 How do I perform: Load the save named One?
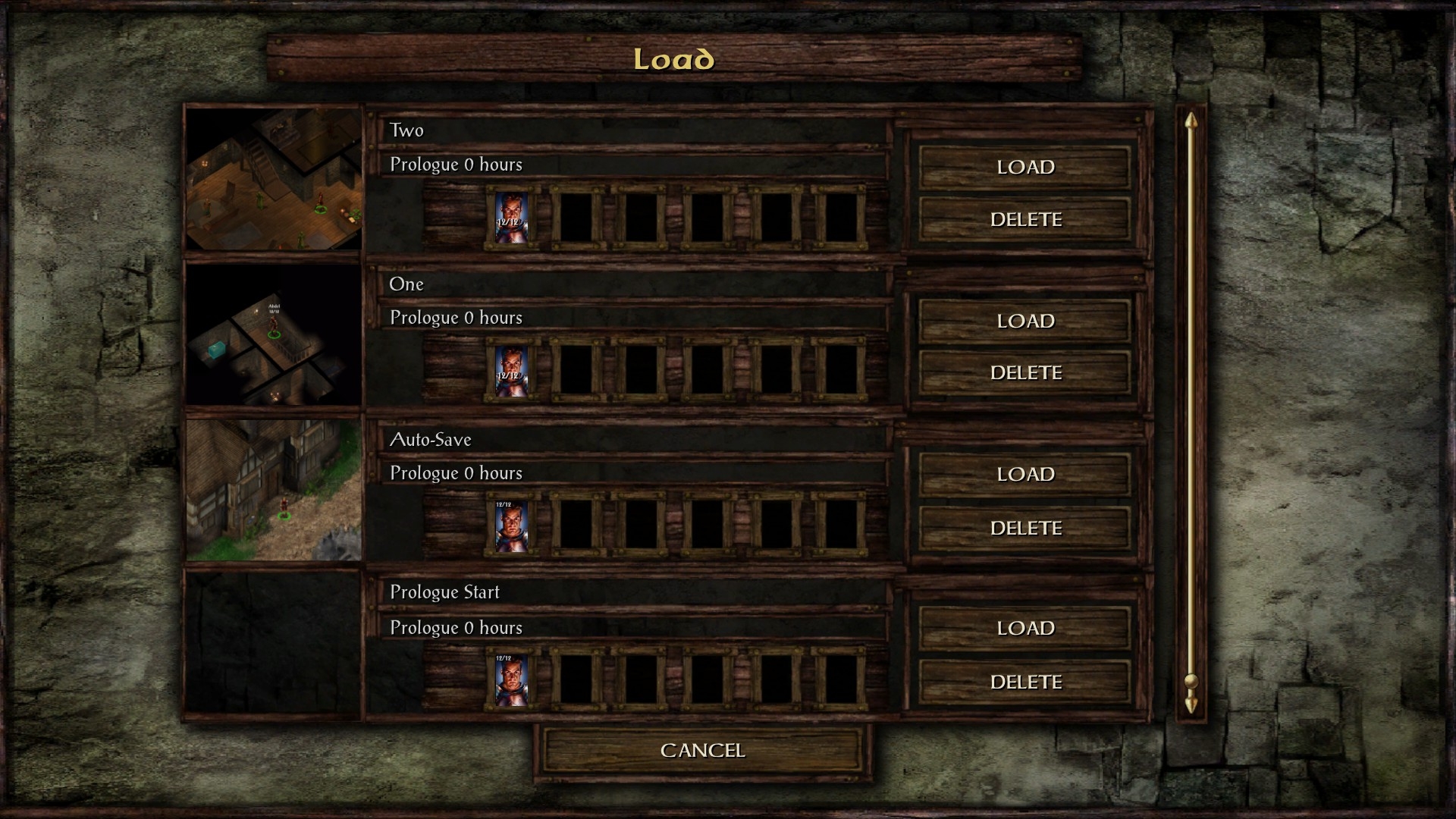pyautogui.click(x=1025, y=321)
